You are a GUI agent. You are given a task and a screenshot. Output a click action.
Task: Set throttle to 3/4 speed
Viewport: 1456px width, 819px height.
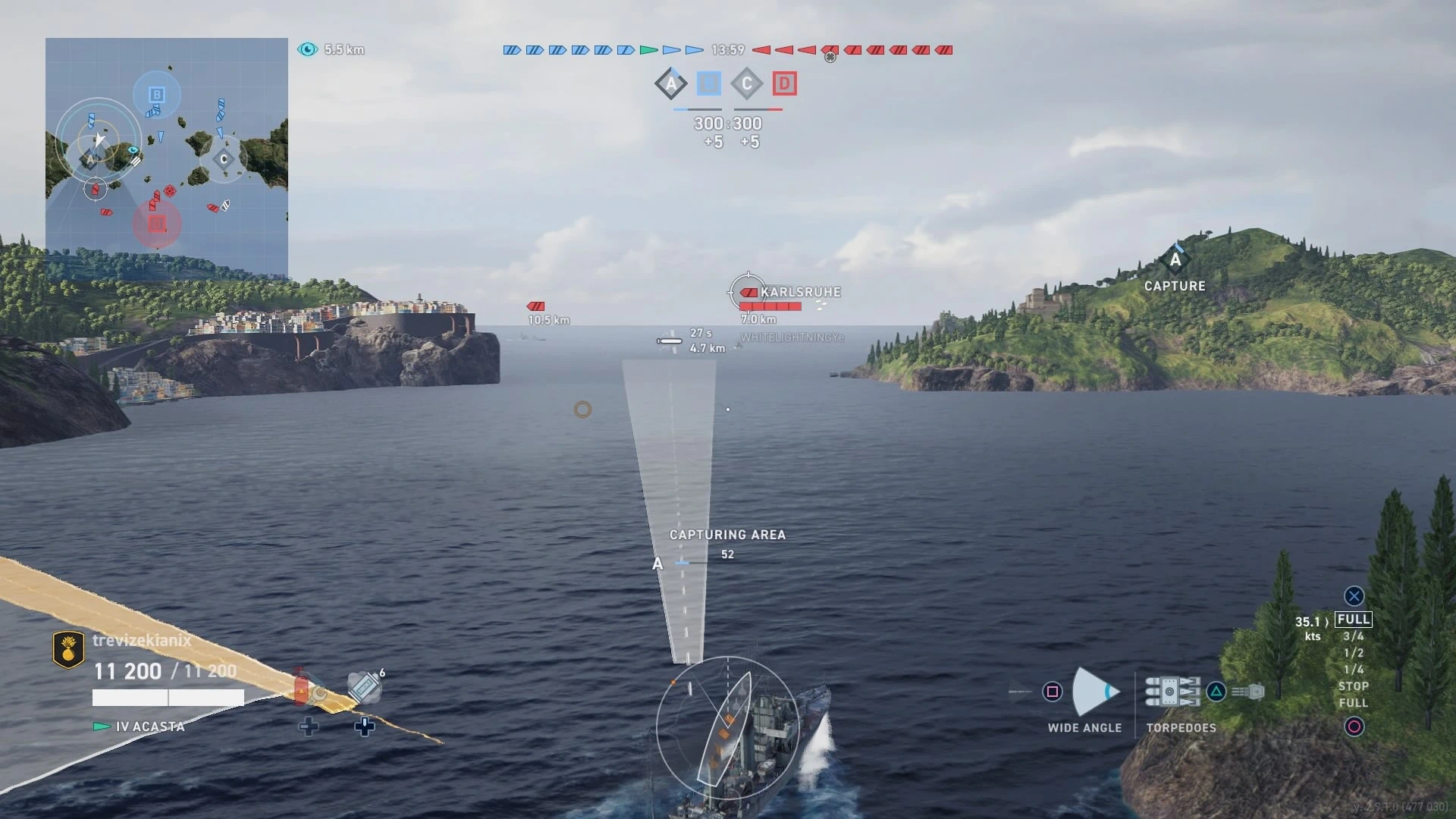[x=1354, y=637]
